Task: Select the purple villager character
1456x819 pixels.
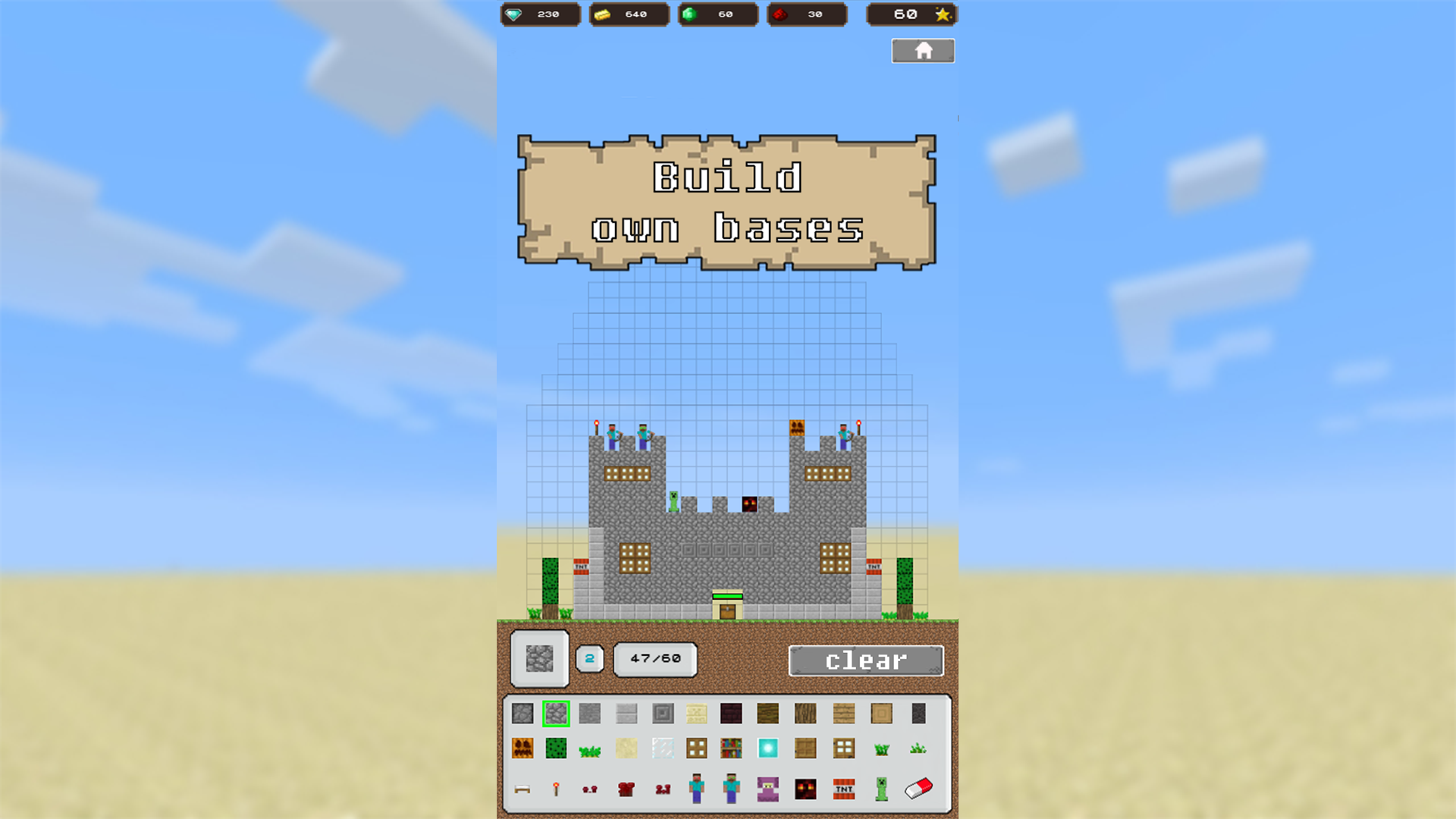Action: click(767, 789)
